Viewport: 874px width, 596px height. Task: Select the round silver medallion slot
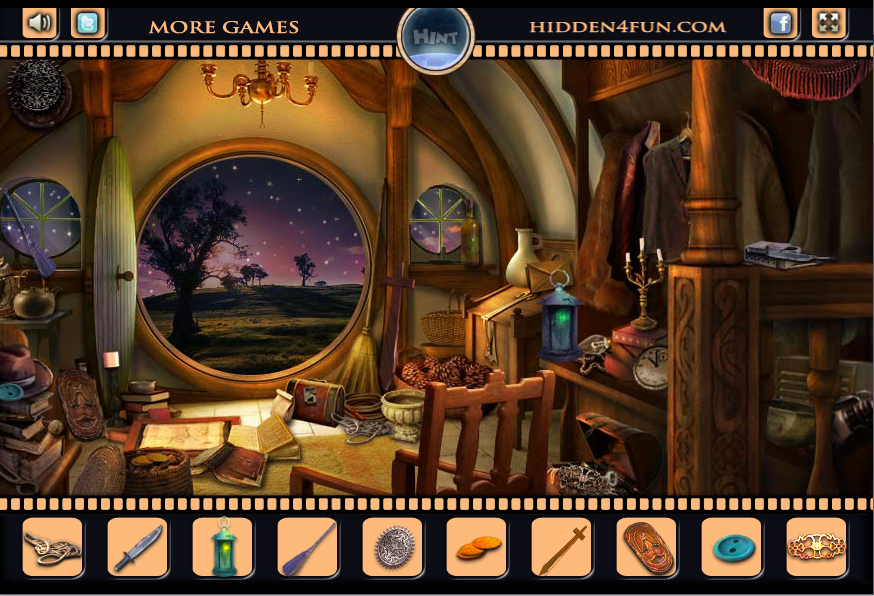(x=393, y=547)
